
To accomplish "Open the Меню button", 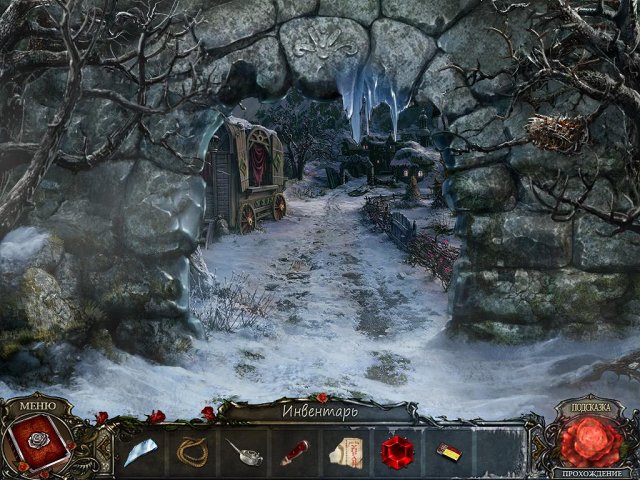I will pos(37,405).
